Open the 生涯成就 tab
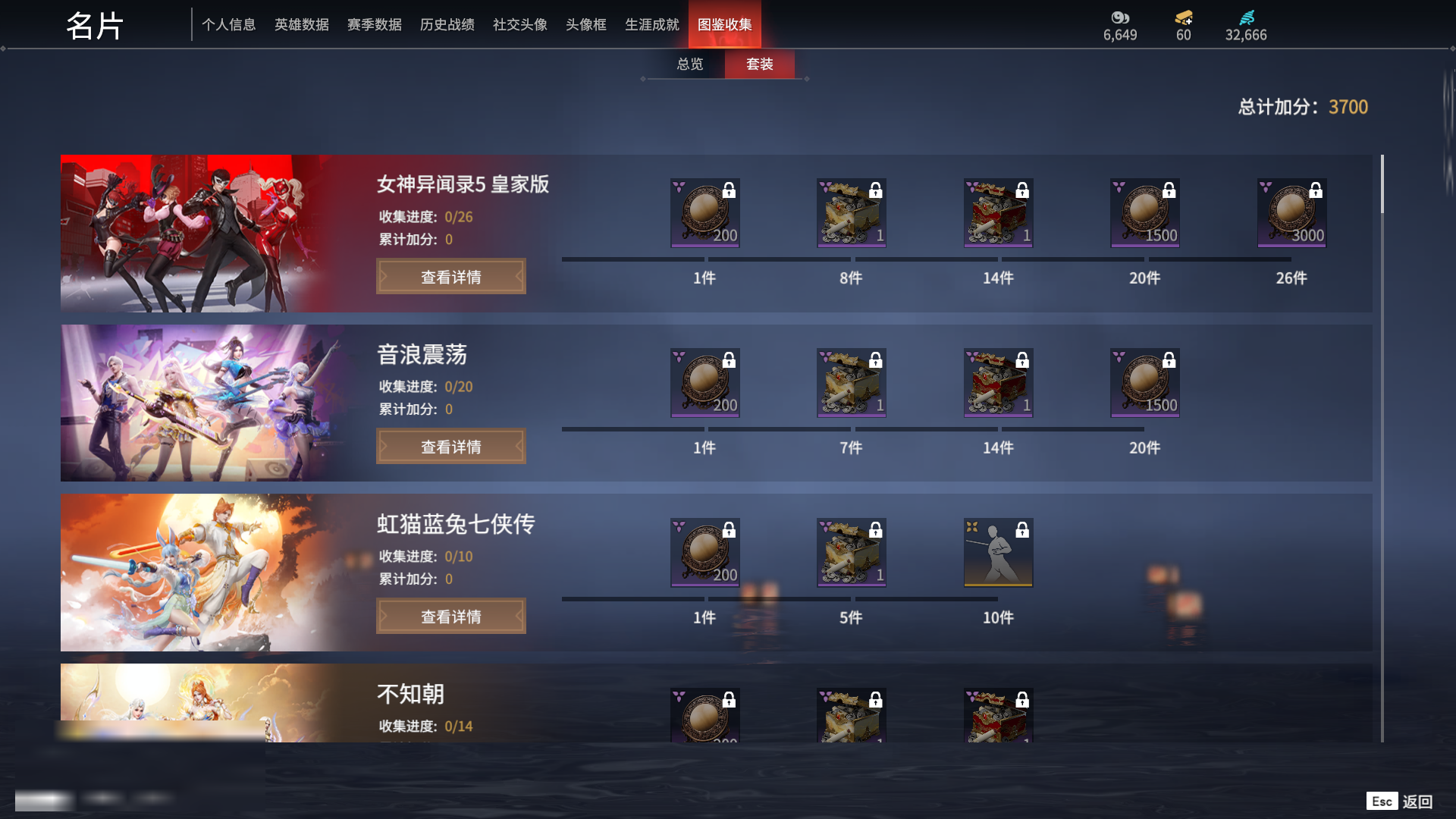 point(651,25)
